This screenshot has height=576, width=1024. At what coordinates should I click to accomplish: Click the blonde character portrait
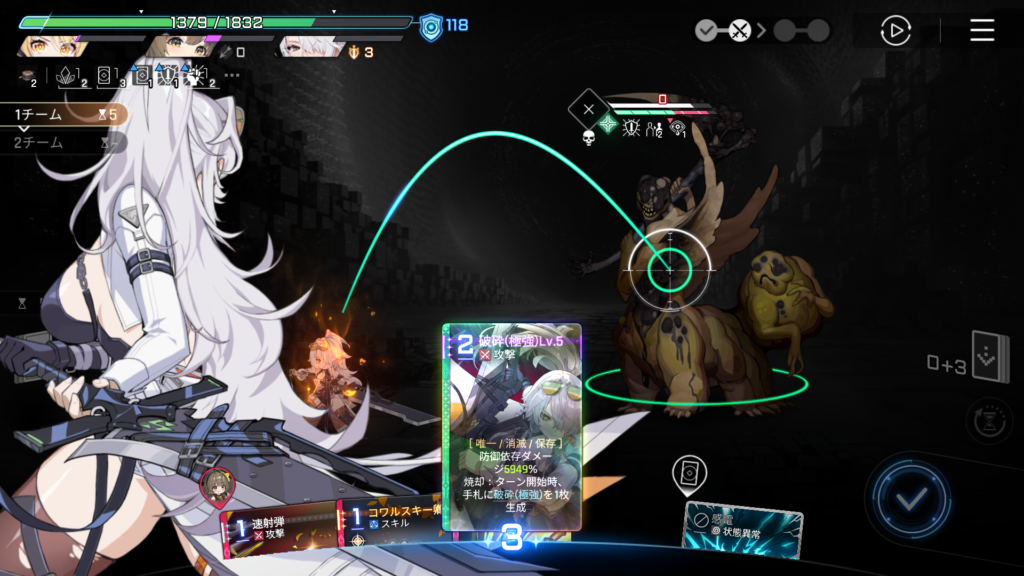point(48,46)
